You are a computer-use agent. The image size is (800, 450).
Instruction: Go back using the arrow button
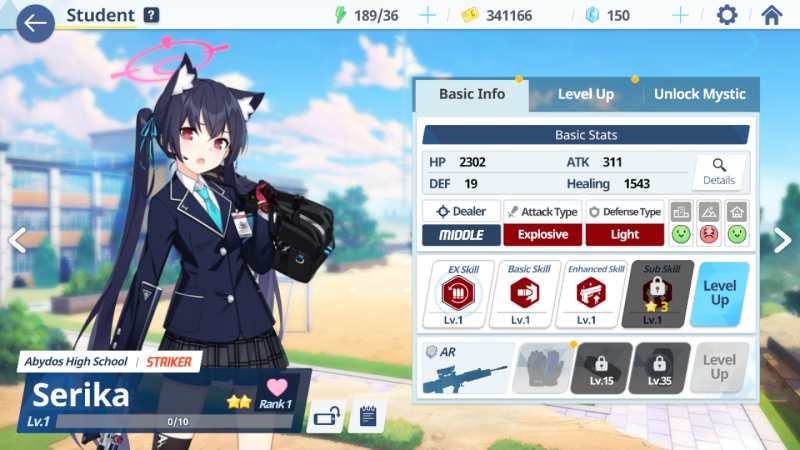tap(35, 22)
